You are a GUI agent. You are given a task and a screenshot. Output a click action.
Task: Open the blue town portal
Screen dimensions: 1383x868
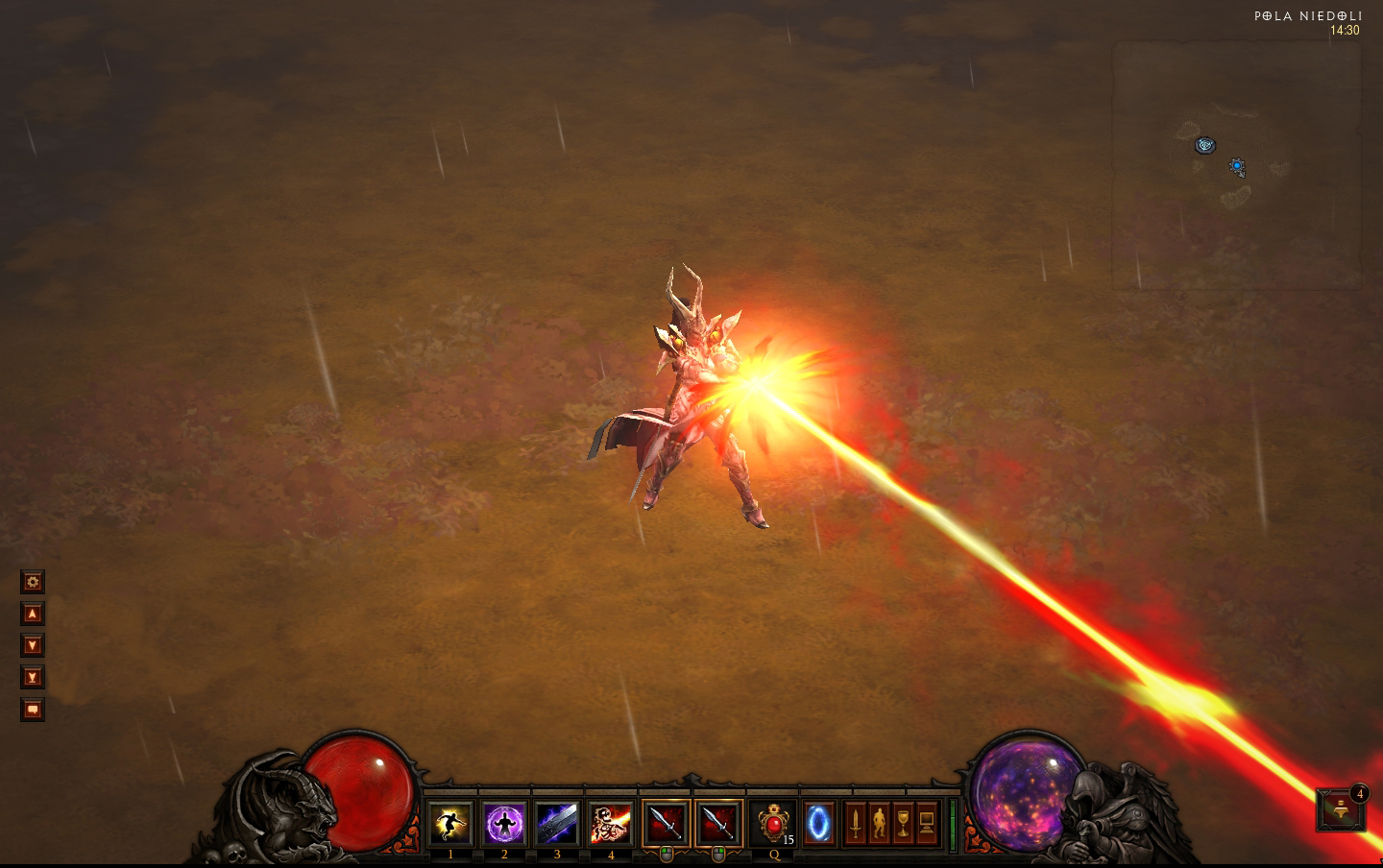pyautogui.click(x=818, y=824)
